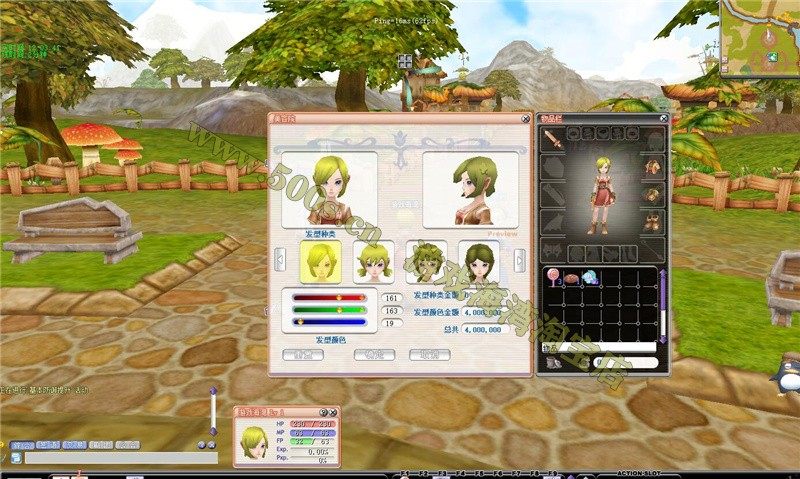
Task: Close the inventory window
Action: click(663, 119)
